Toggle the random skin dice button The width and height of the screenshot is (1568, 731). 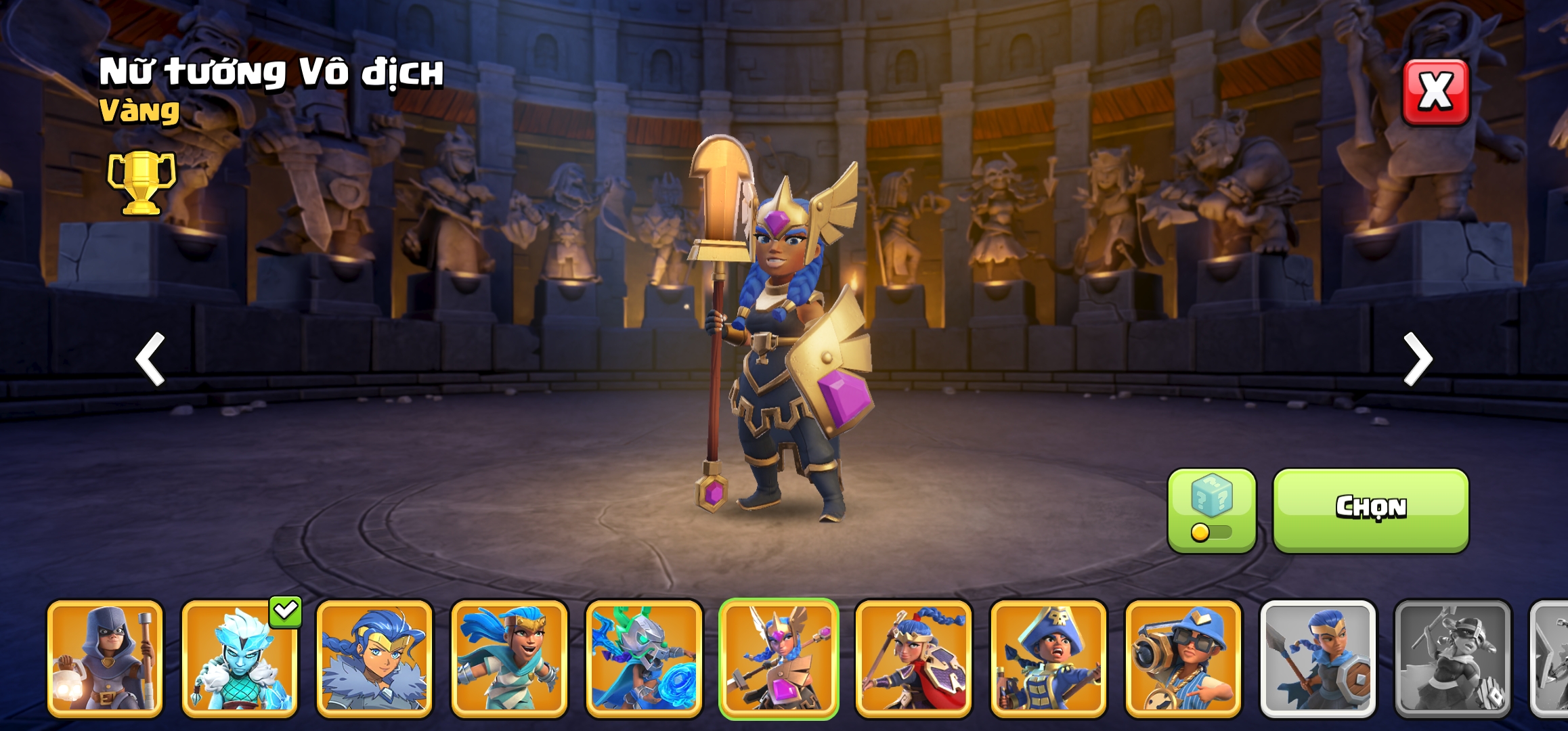click(1211, 510)
